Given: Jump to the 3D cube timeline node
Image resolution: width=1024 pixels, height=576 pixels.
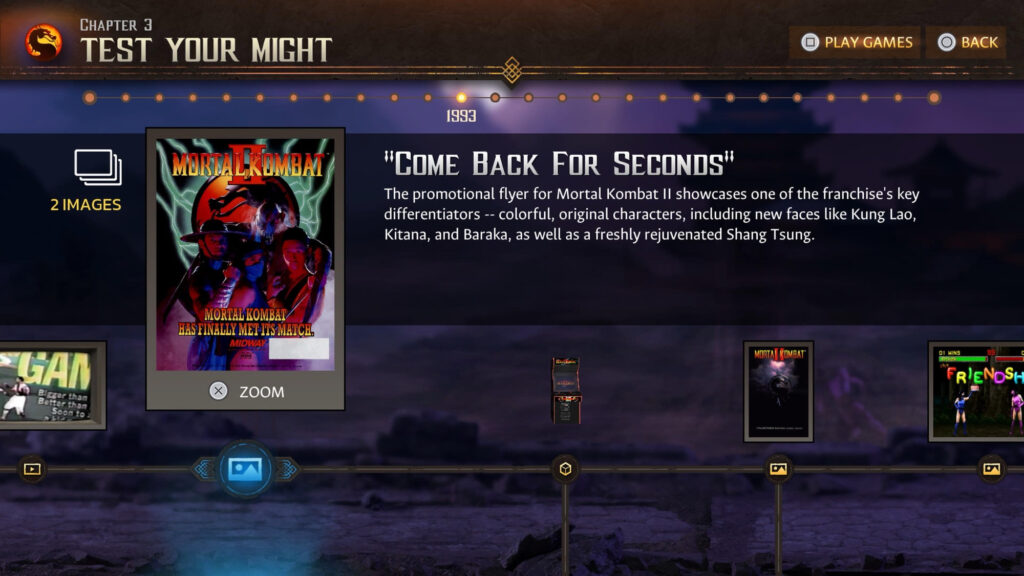Looking at the screenshot, I should (565, 468).
